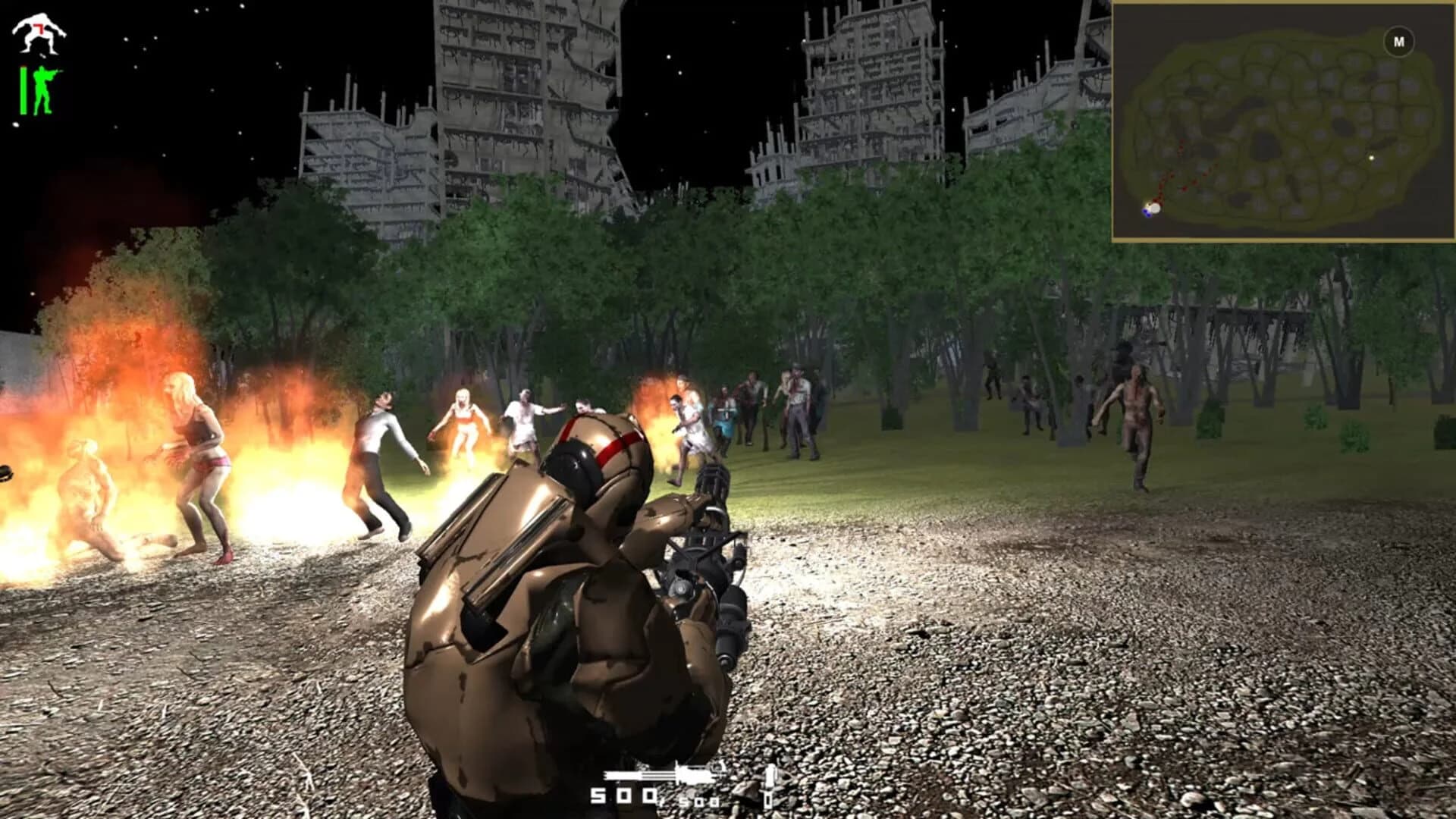Select the yellow waypoint dot on the minimap
This screenshot has width=1456, height=819.
1370,158
